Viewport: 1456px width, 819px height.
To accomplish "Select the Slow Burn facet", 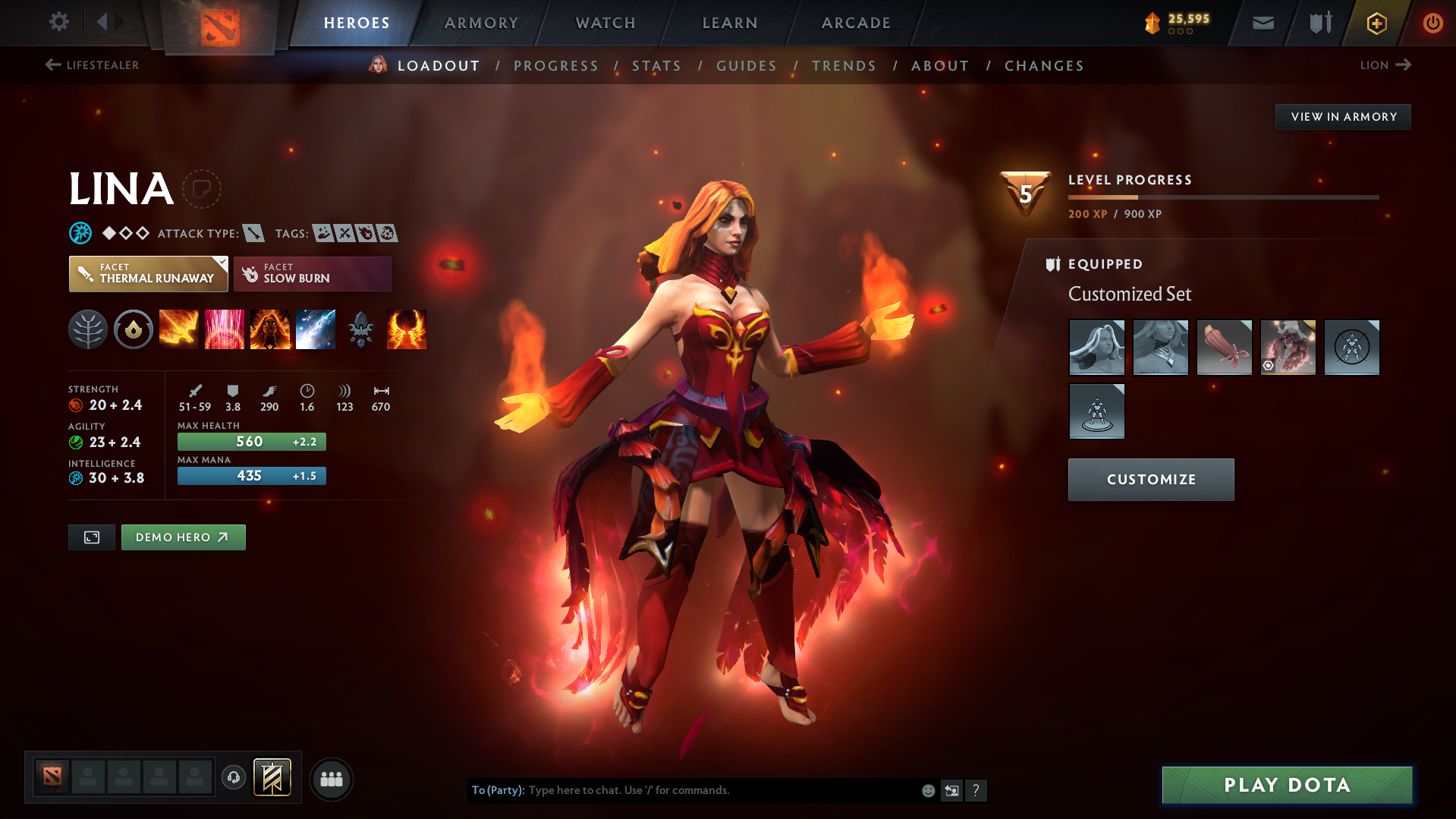I will point(312,273).
